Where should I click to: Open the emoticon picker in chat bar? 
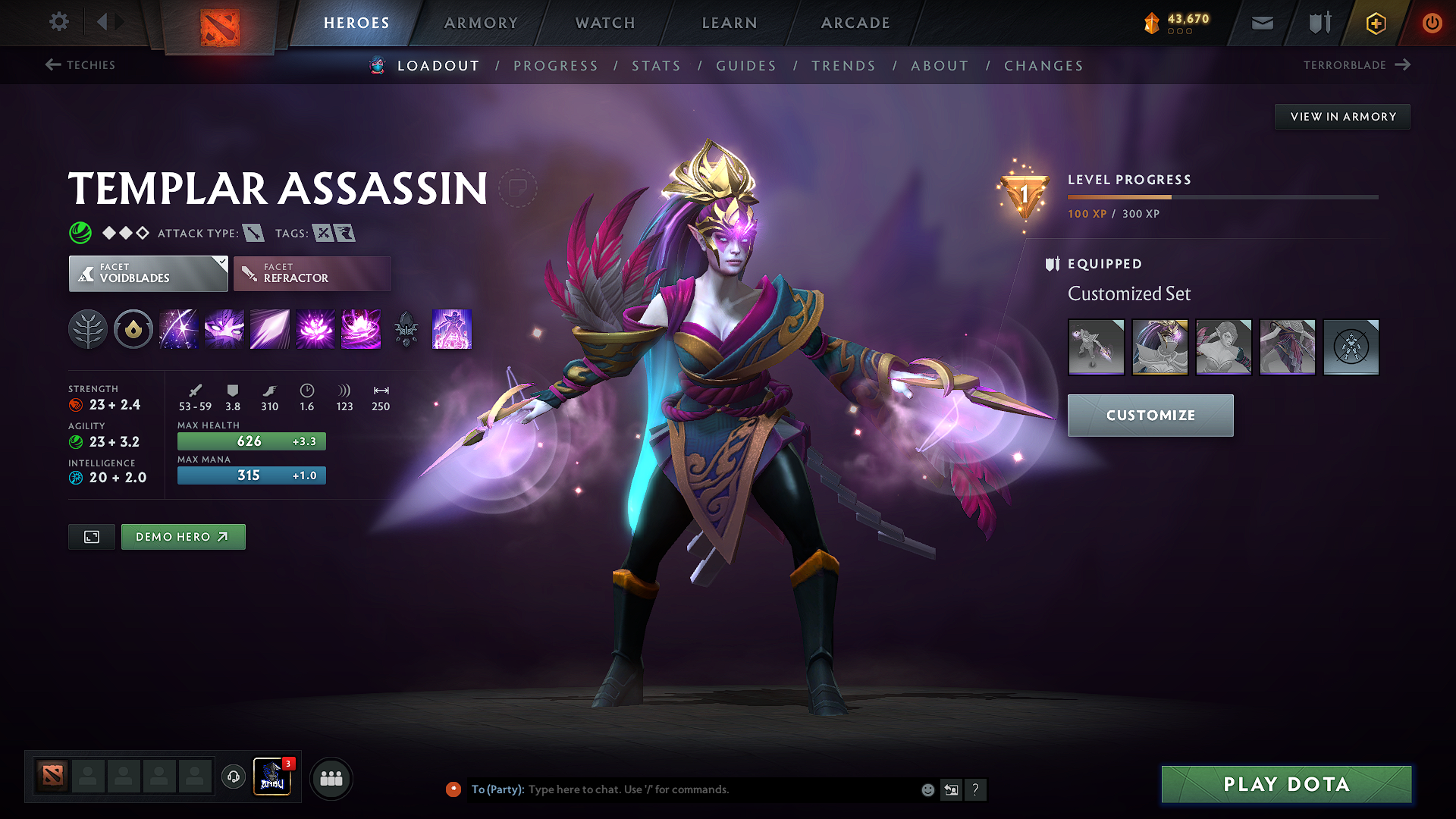click(x=927, y=789)
